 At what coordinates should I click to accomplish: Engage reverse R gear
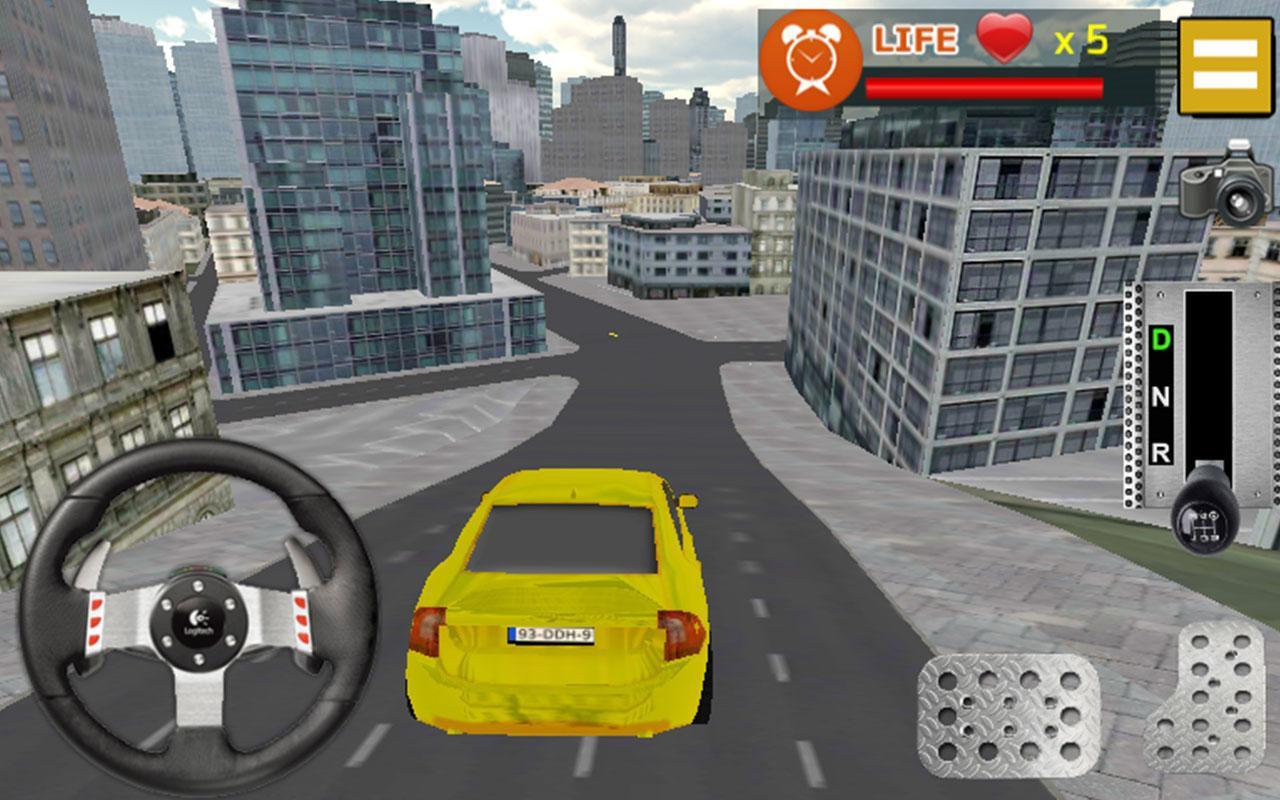point(1161,450)
